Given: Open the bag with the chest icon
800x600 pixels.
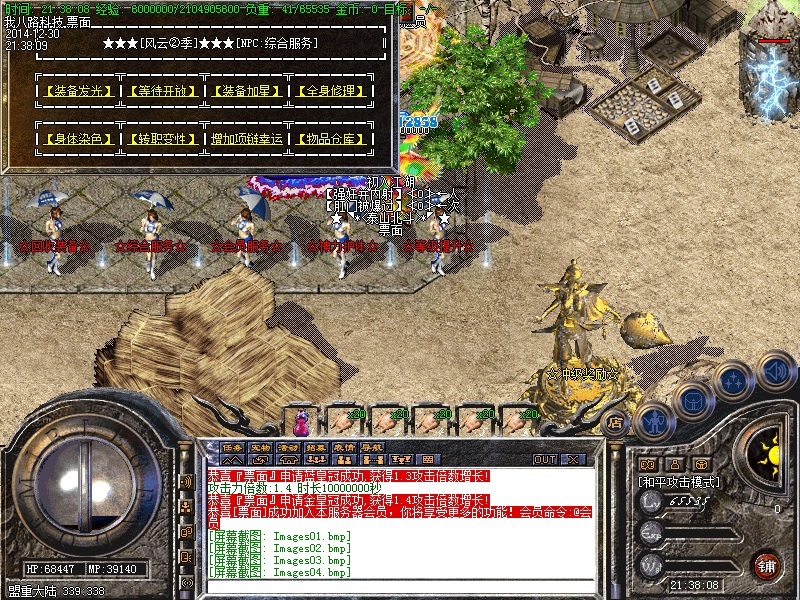Looking at the screenshot, I should point(692,400).
